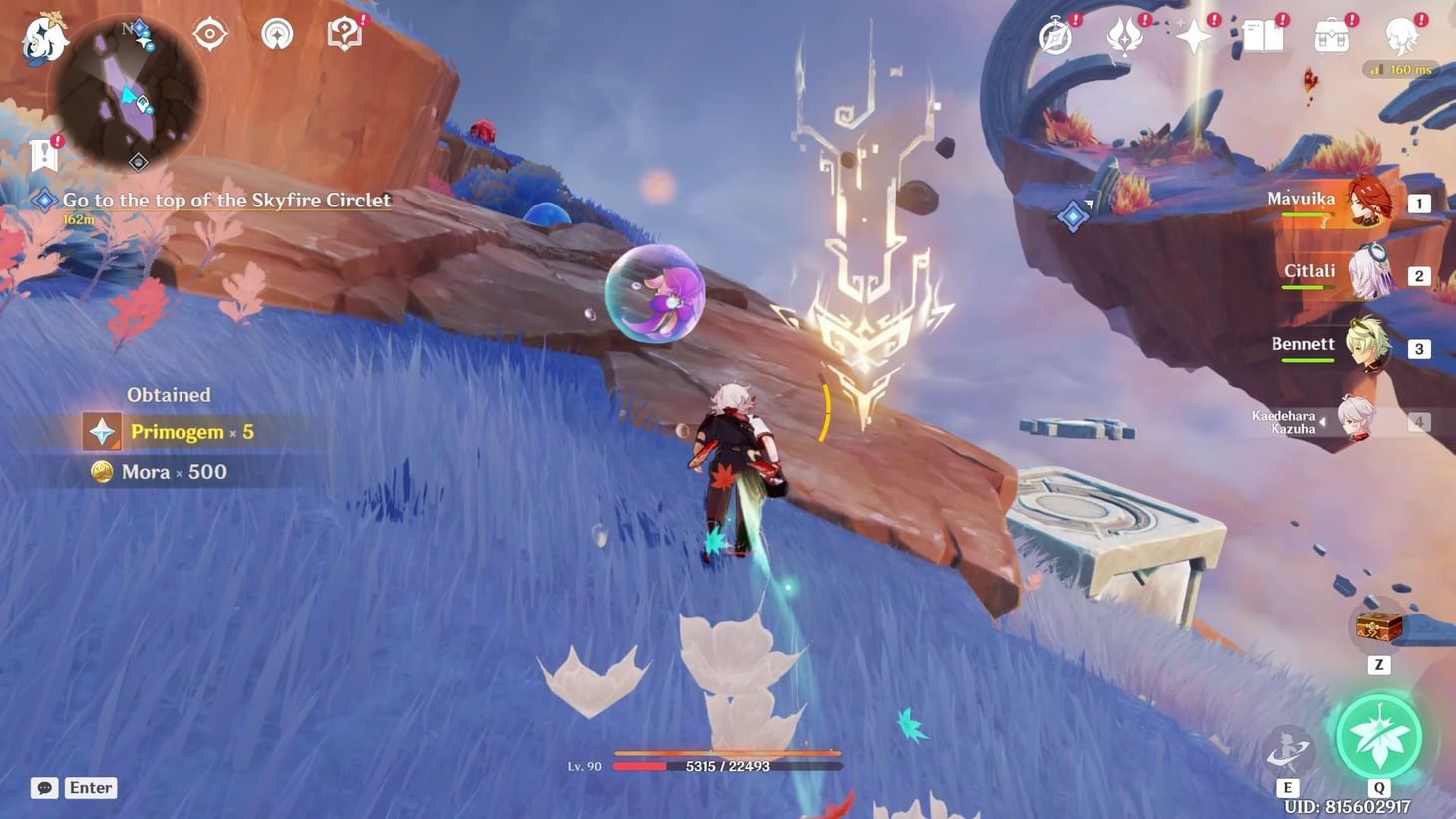Toggle the sightseeing eye view mode
The width and height of the screenshot is (1456, 819).
tap(209, 33)
